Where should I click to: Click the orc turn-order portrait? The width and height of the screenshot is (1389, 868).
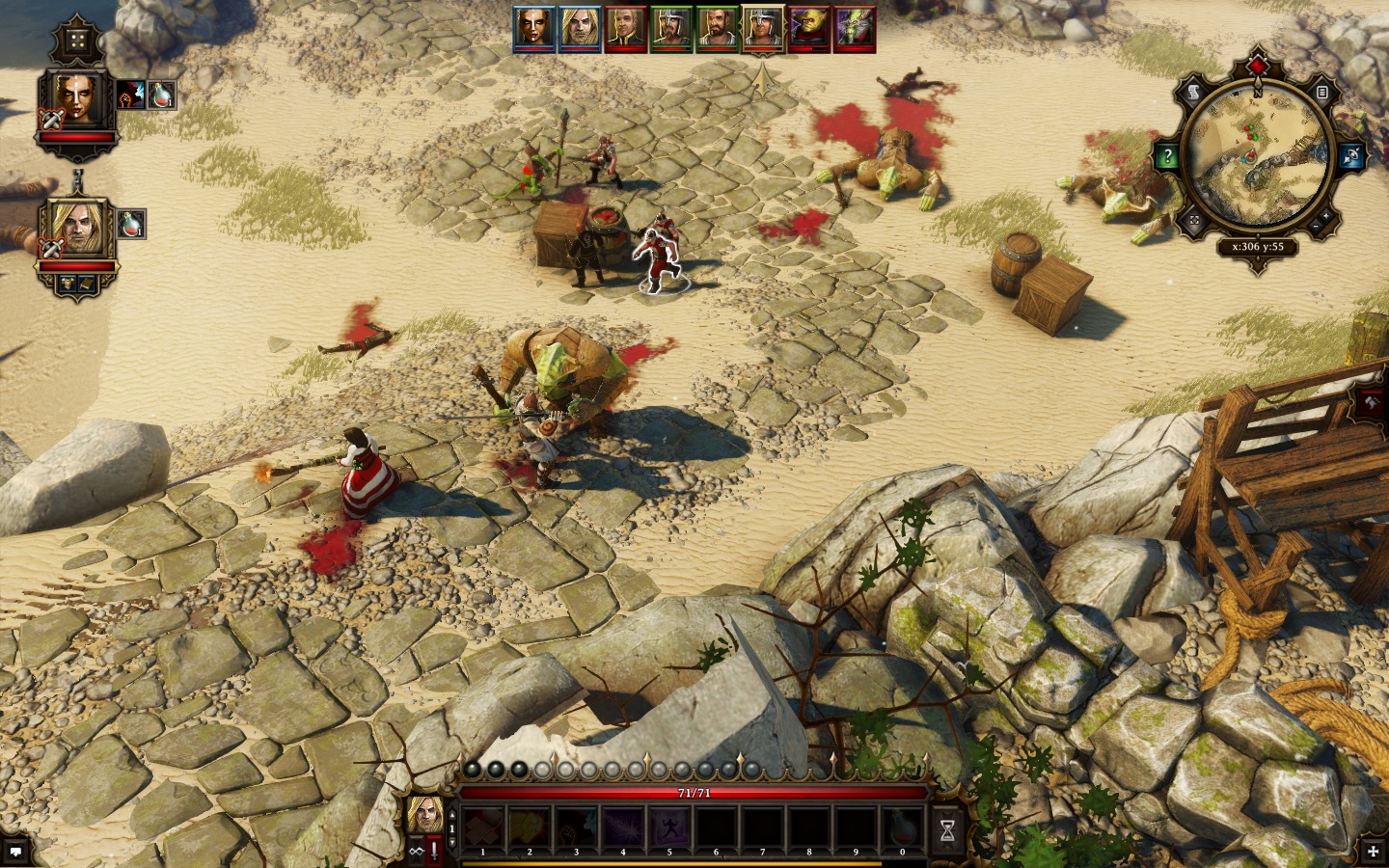(x=808, y=28)
